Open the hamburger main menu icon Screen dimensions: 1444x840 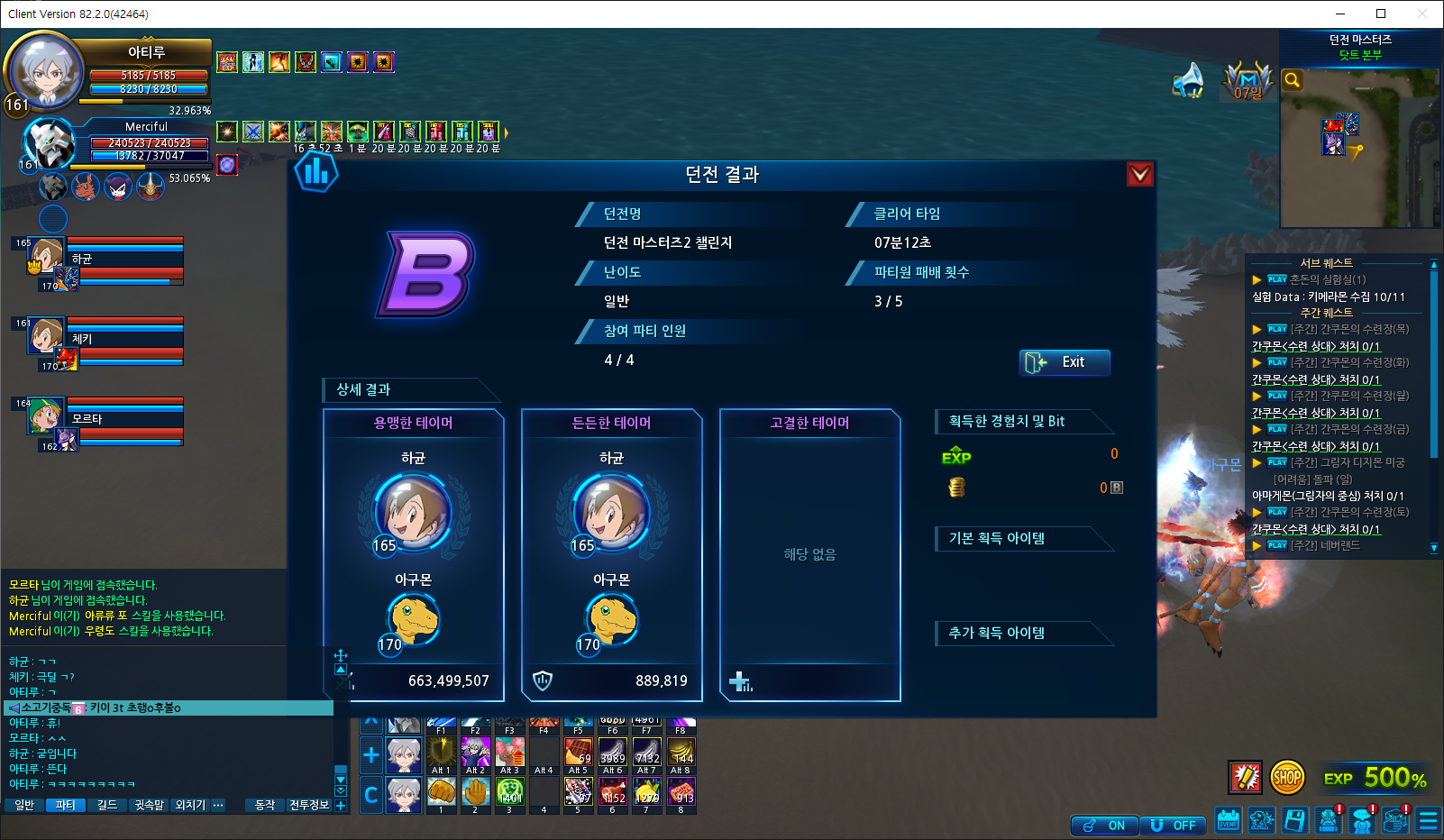[x=1428, y=820]
